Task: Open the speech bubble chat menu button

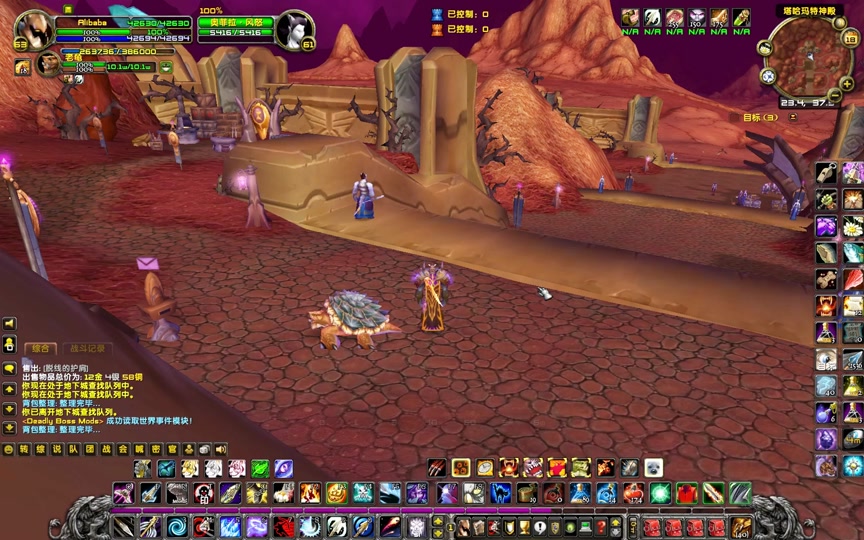Action: (10, 368)
